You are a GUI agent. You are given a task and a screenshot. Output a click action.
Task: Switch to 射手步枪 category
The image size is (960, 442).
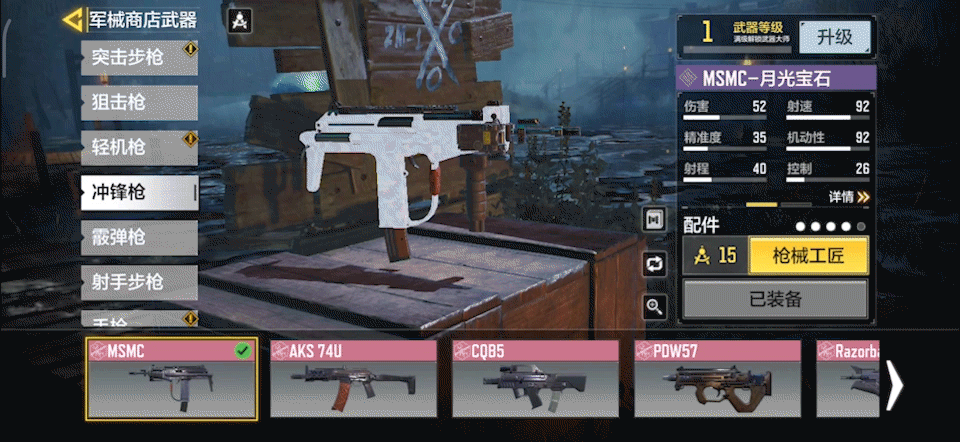[138, 282]
